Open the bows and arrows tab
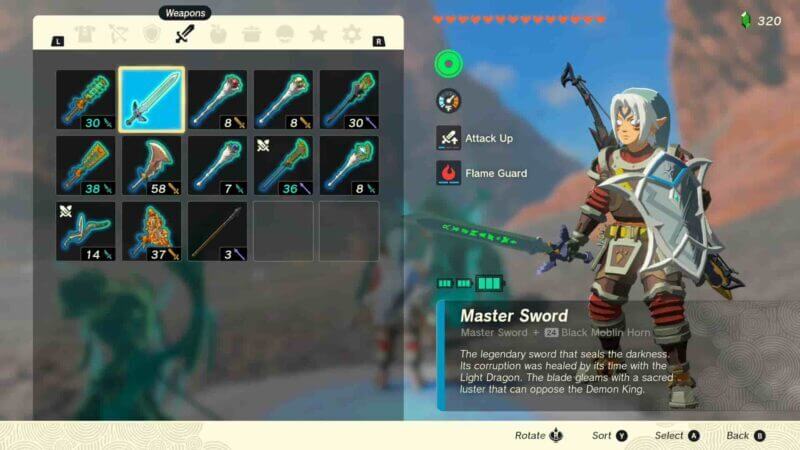 (x=117, y=35)
